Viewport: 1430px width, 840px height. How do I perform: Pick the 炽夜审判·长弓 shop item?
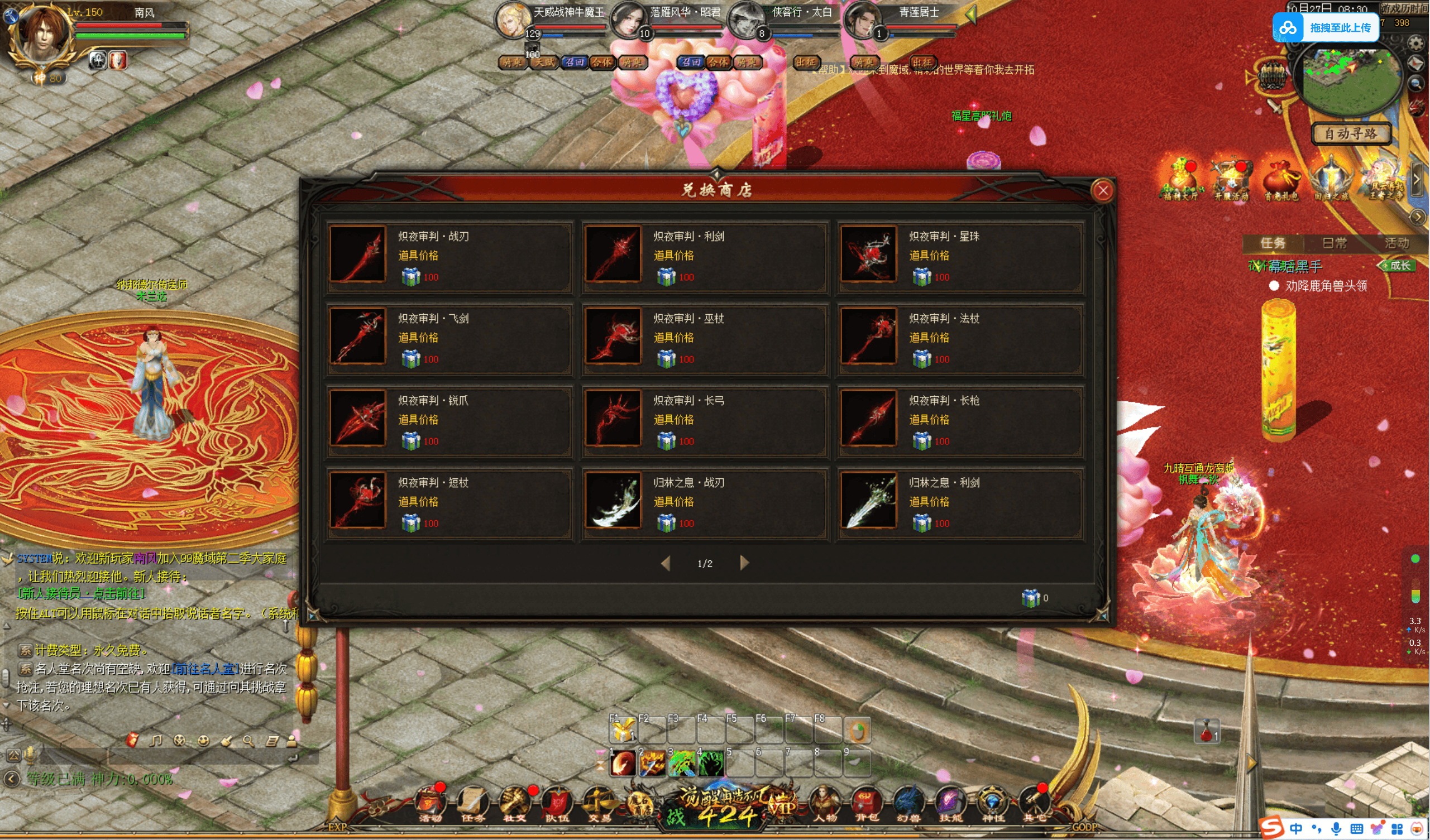click(704, 420)
